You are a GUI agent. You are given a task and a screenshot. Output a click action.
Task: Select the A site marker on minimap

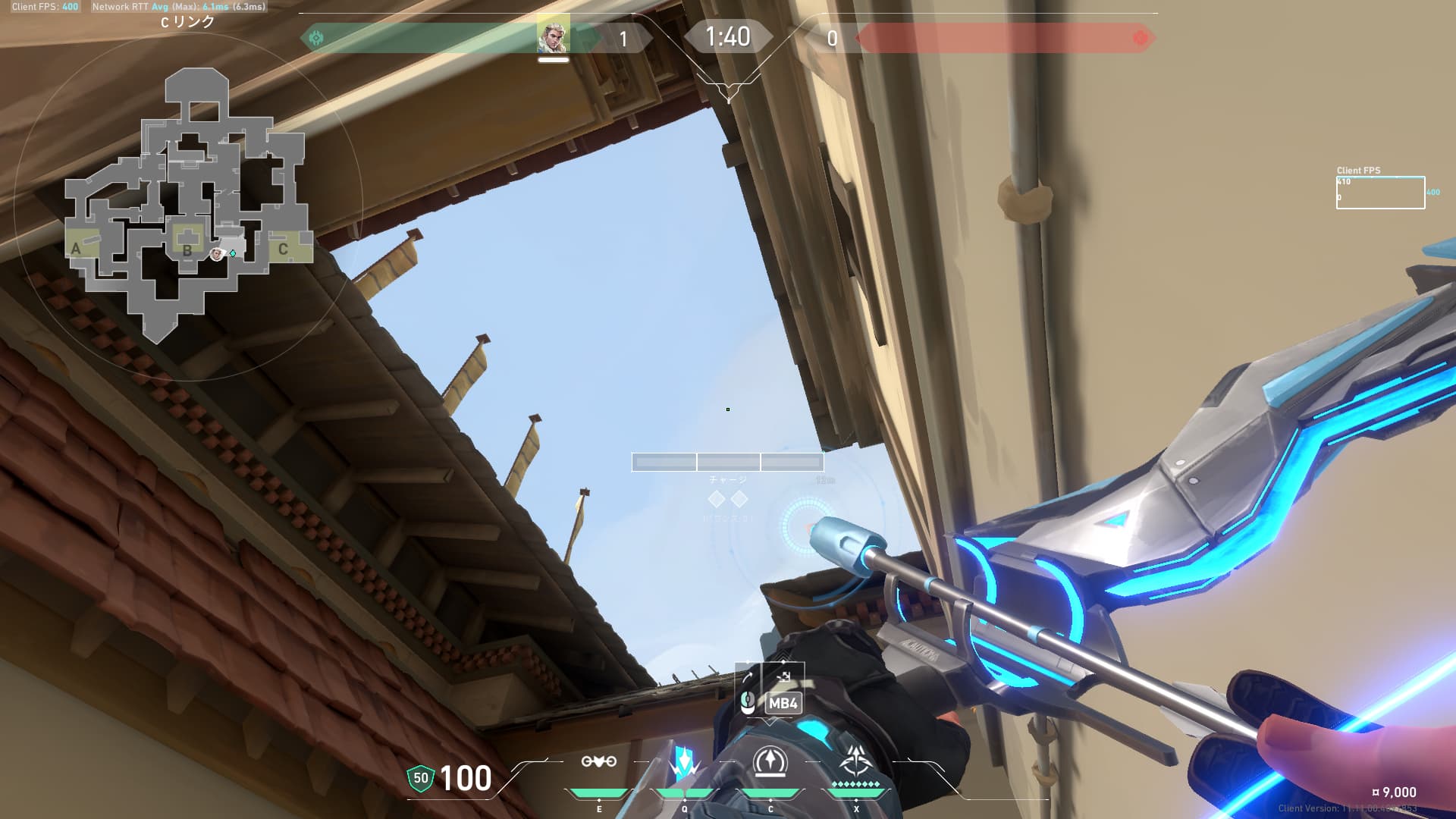76,248
